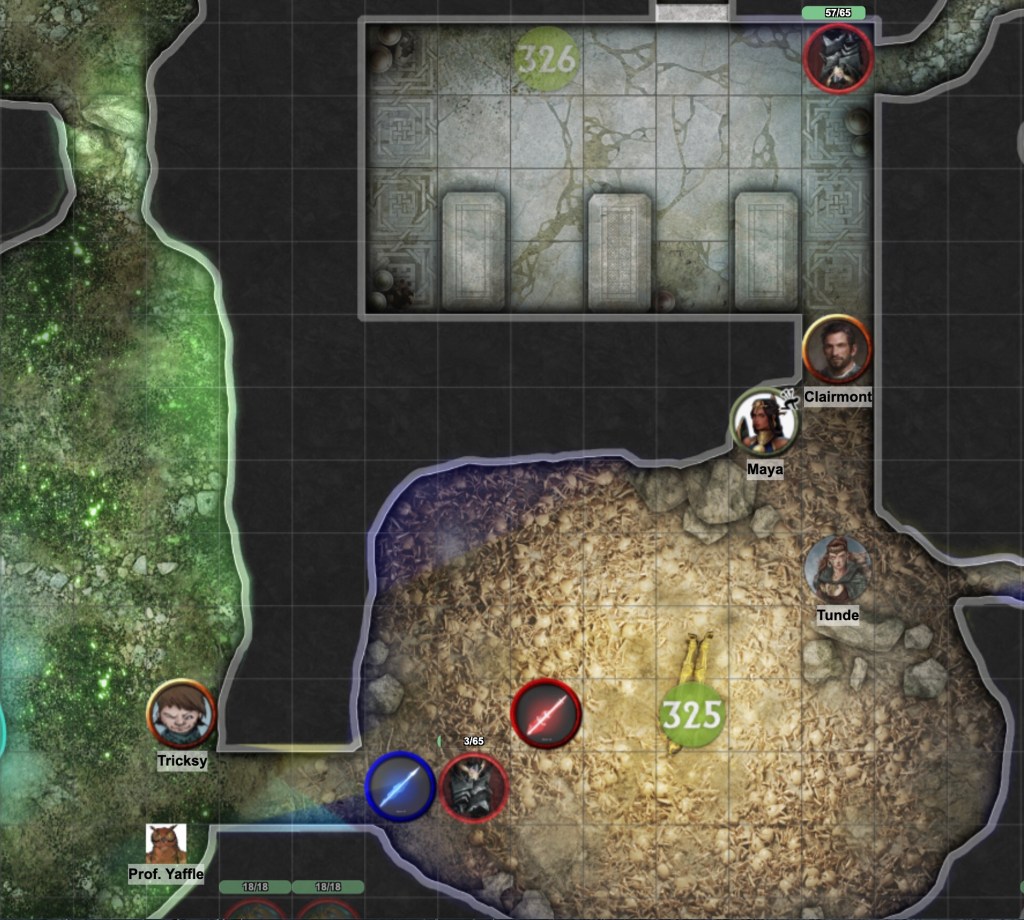Click the green 325 marker token
The image size is (1024, 920).
[x=692, y=715]
